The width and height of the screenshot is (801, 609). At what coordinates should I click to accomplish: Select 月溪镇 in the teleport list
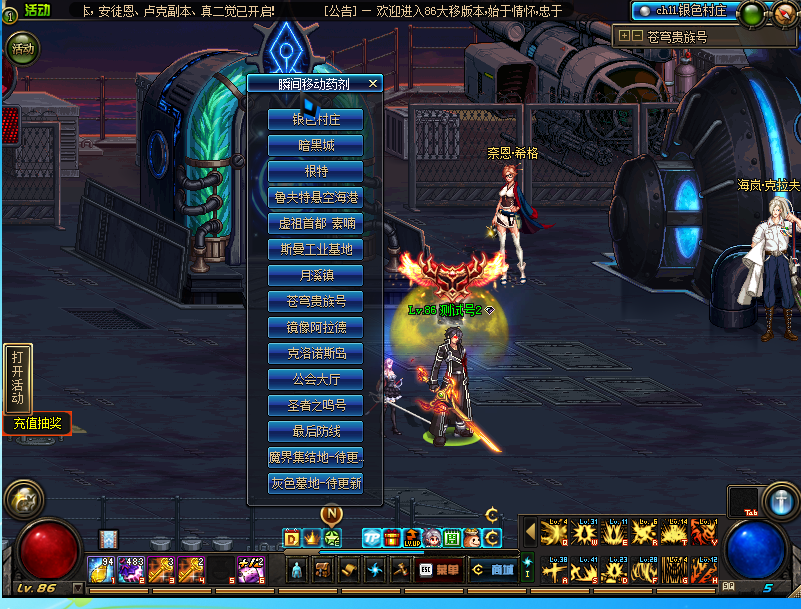(x=315, y=275)
